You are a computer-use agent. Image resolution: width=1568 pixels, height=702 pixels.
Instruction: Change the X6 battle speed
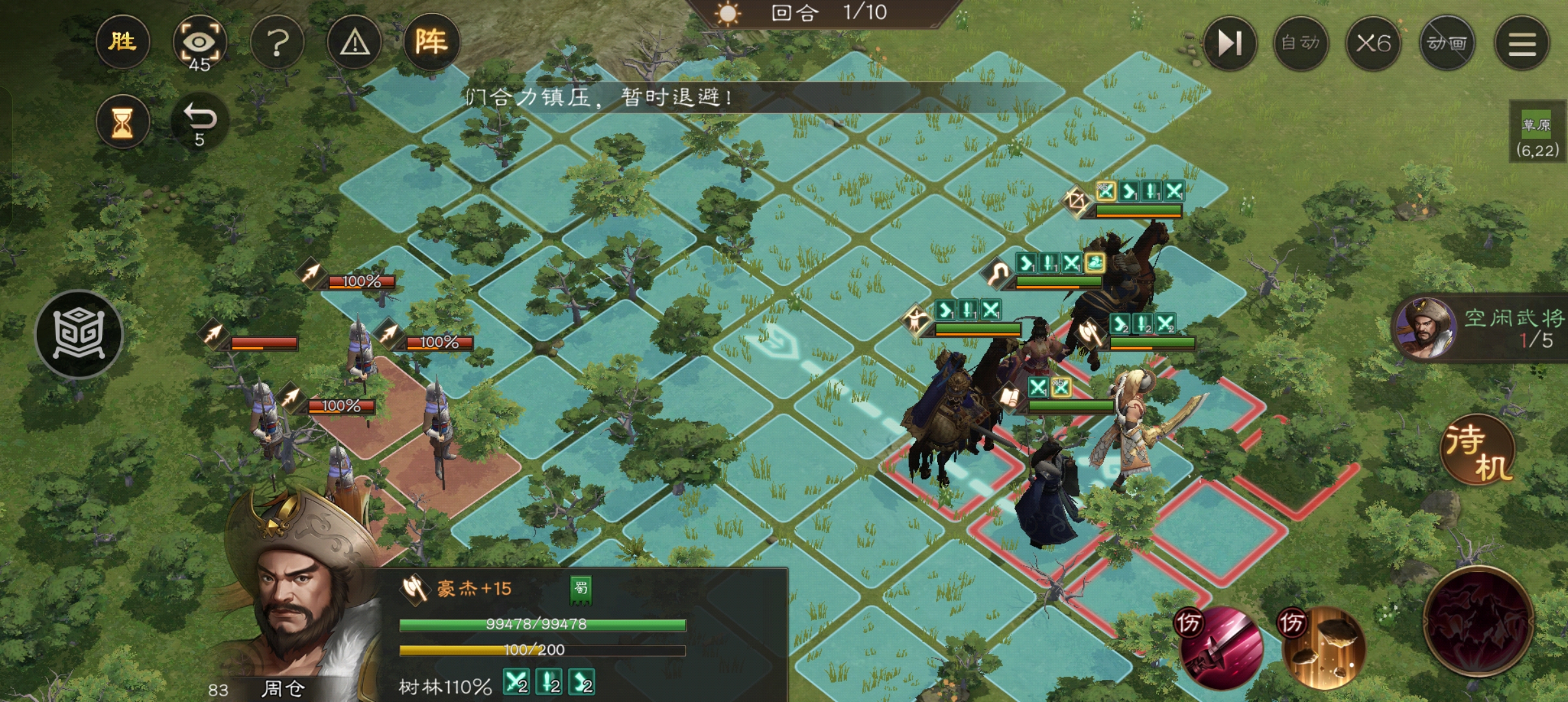1373,44
